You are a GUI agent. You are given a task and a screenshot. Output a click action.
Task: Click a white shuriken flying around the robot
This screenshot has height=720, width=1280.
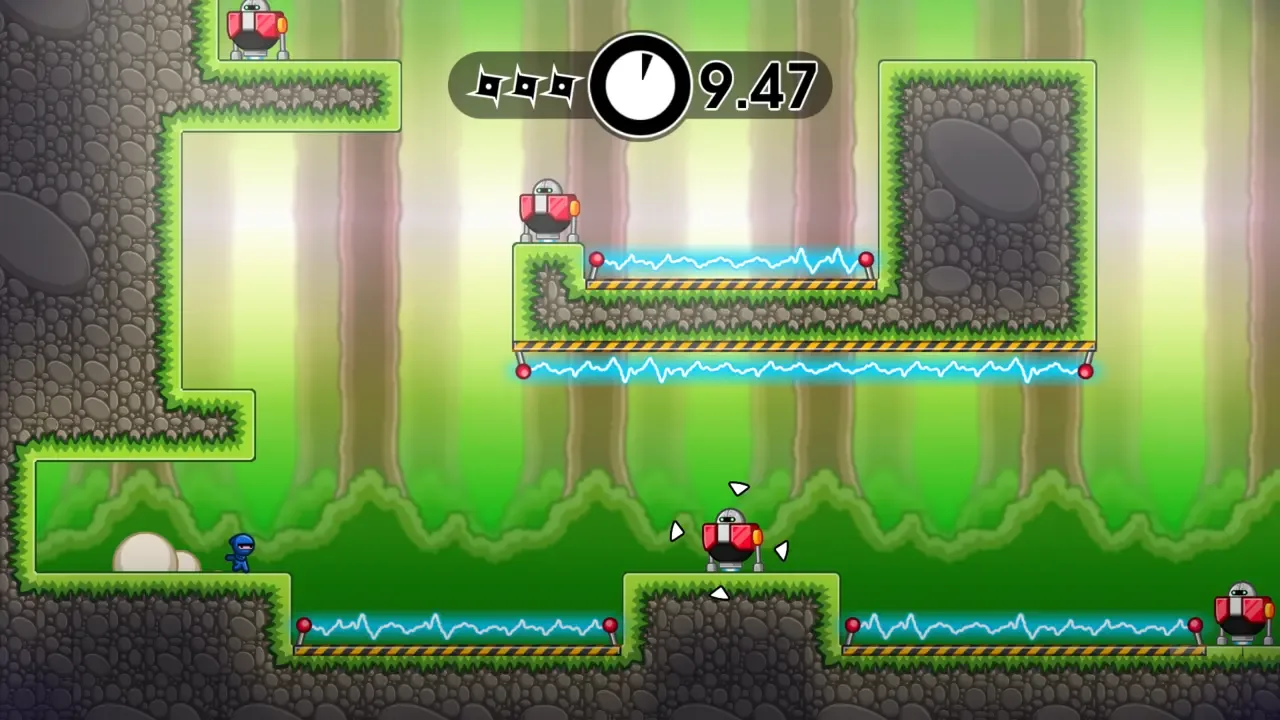738,490
